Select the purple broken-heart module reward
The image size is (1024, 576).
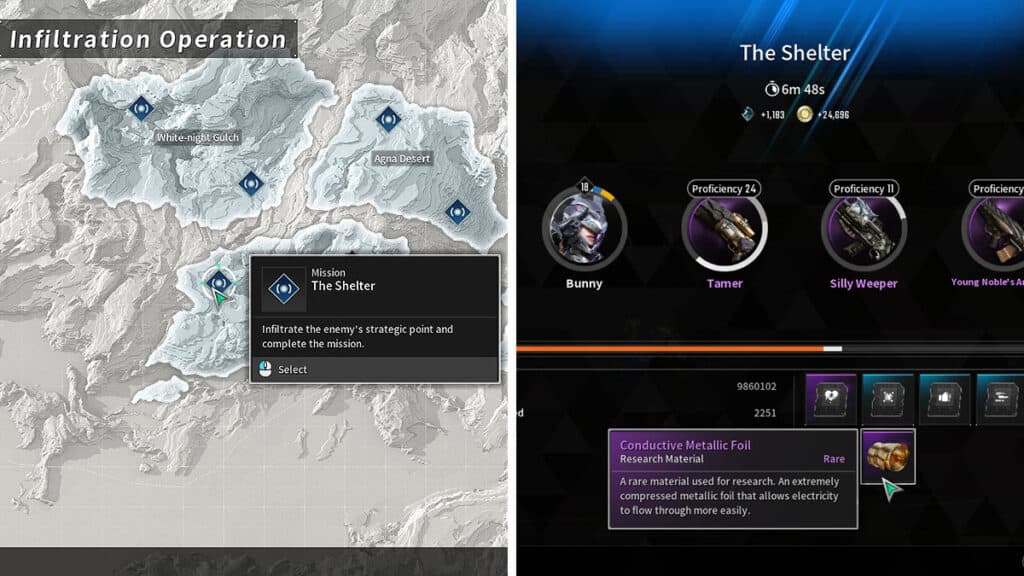click(831, 399)
